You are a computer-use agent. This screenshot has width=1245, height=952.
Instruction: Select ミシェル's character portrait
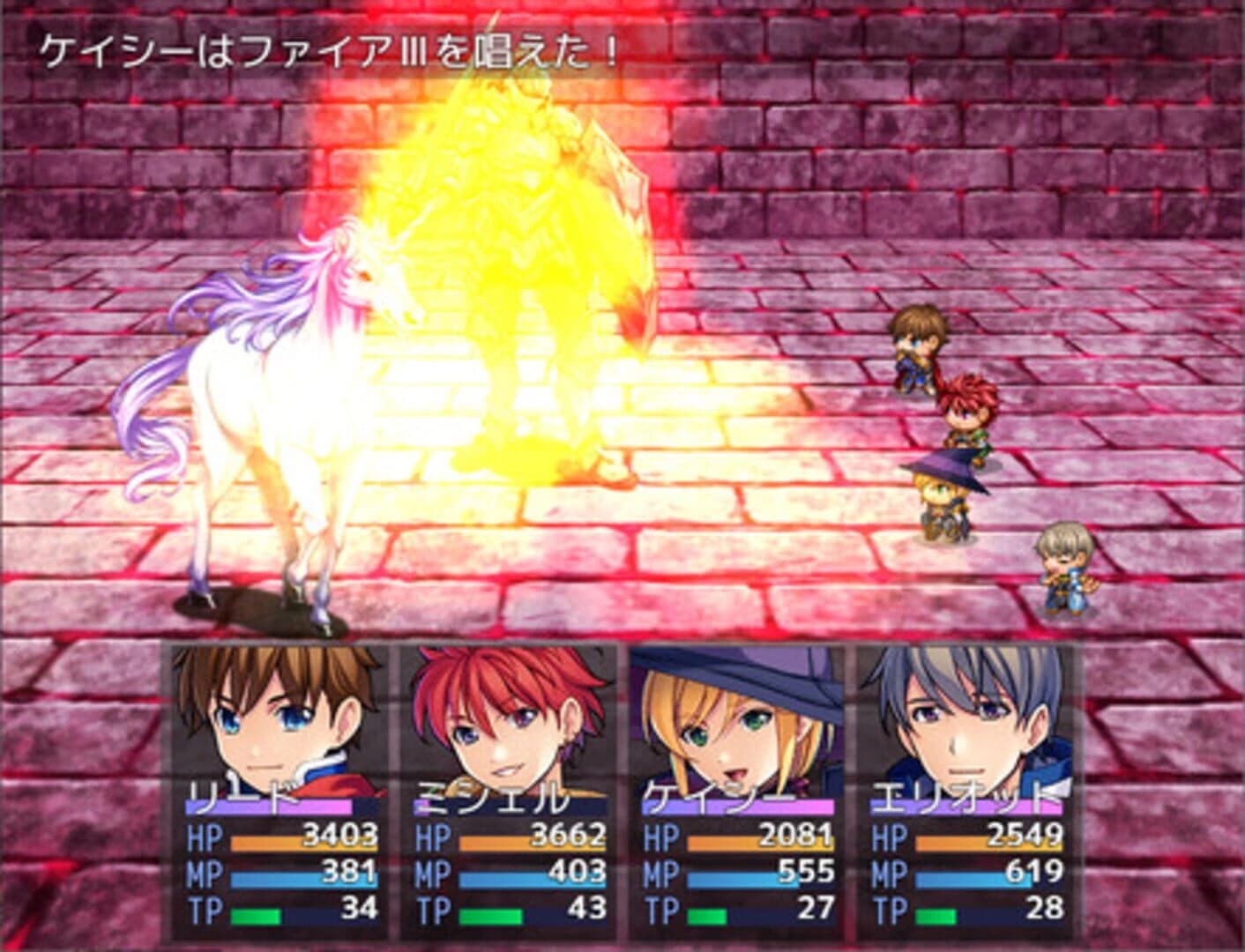tap(498, 723)
